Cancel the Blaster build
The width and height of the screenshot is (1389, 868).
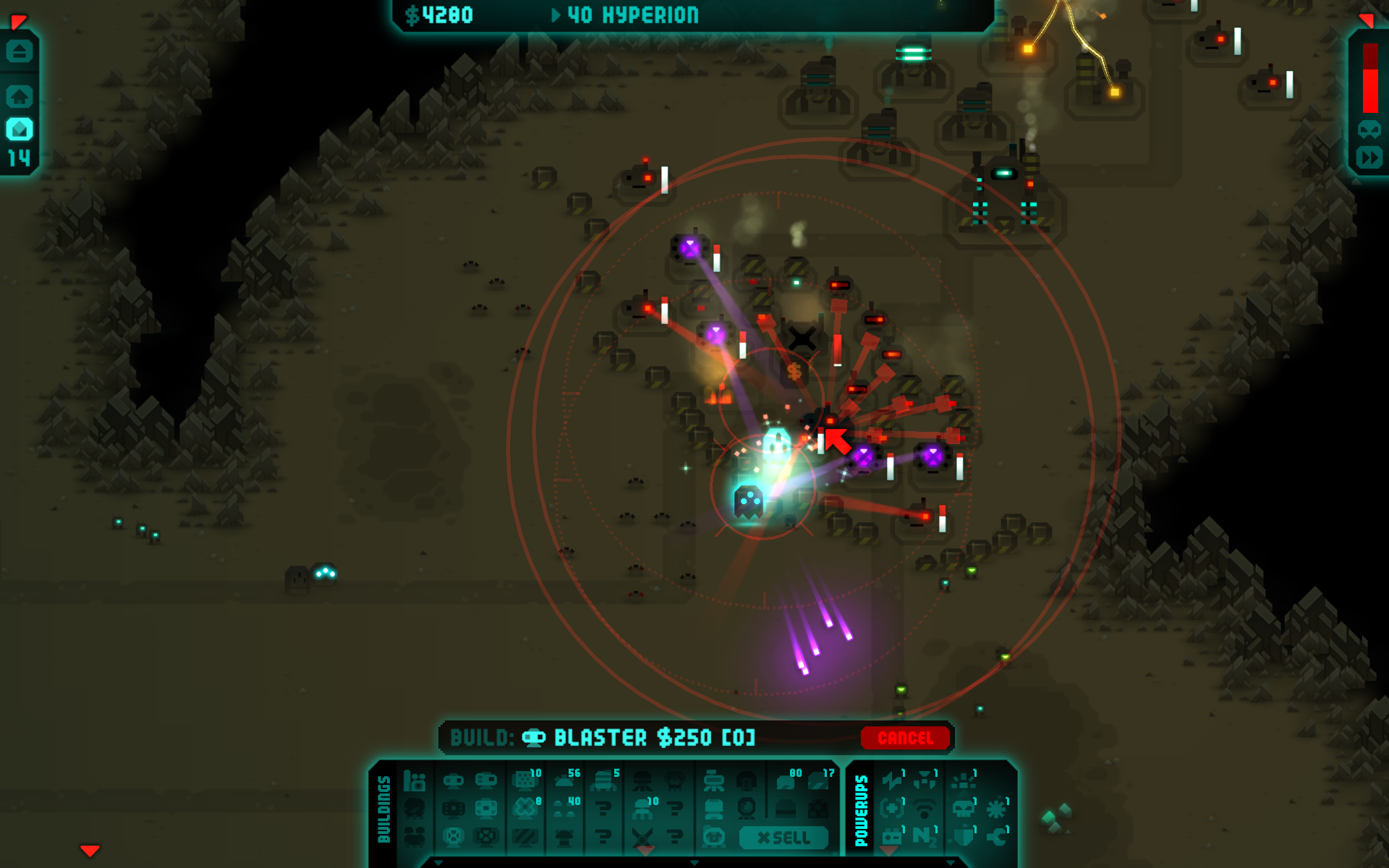[905, 738]
